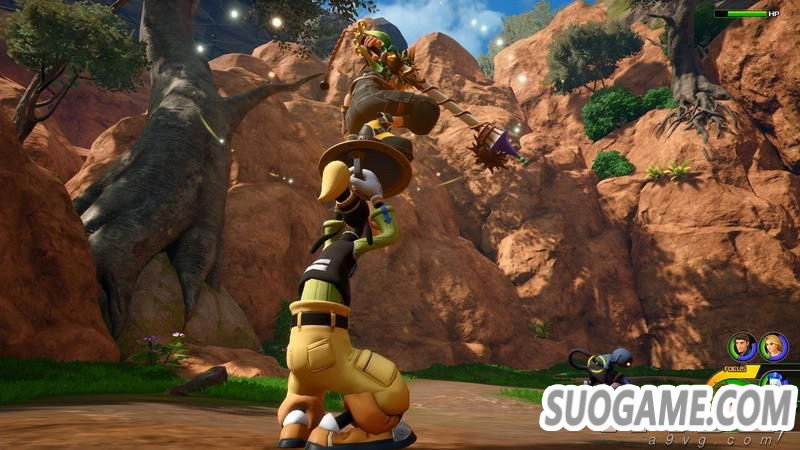Click the Donald party portrait
This screenshot has width=800, height=450.
pos(772,379)
